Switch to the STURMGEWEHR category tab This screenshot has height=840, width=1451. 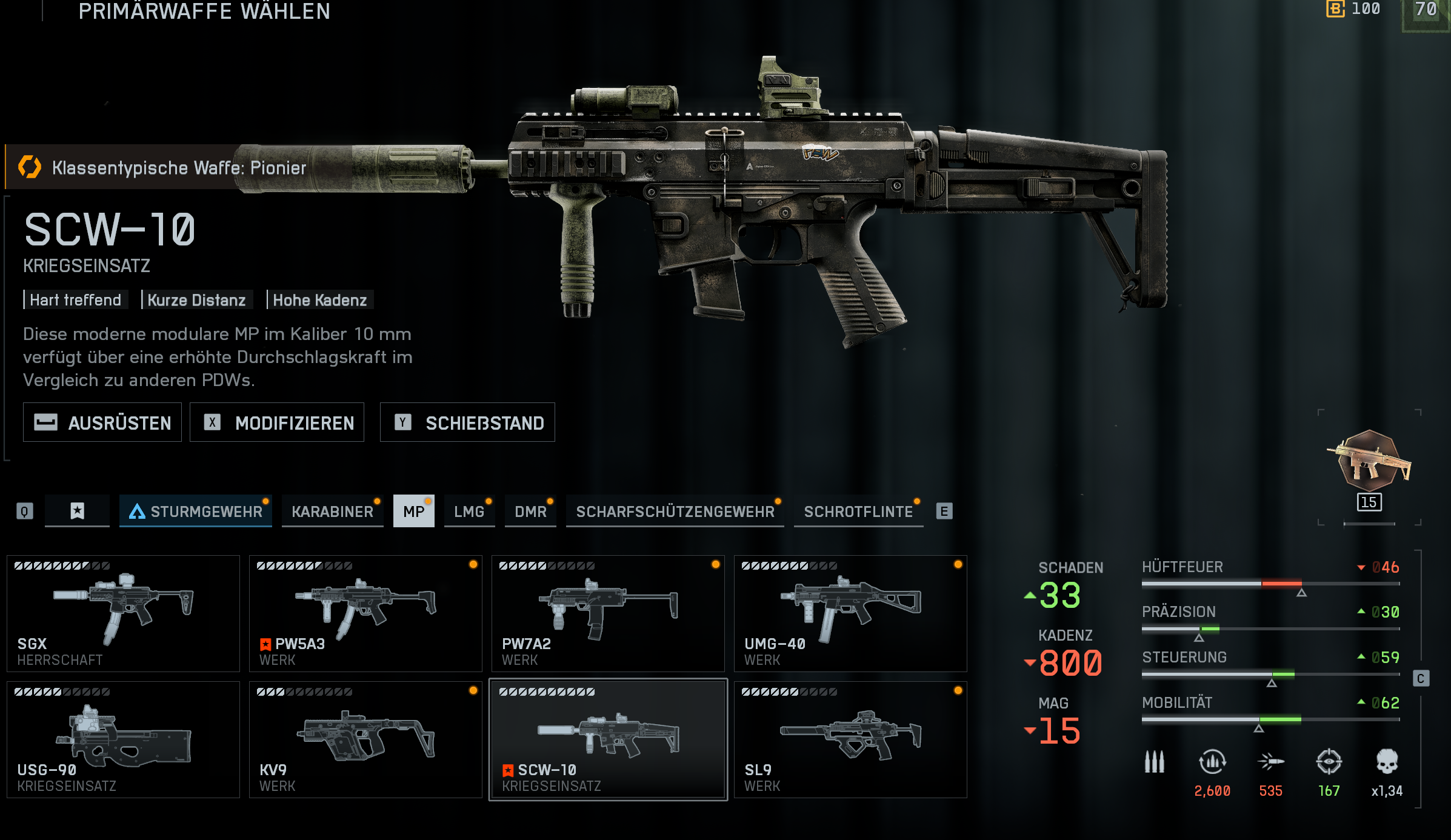click(x=196, y=512)
